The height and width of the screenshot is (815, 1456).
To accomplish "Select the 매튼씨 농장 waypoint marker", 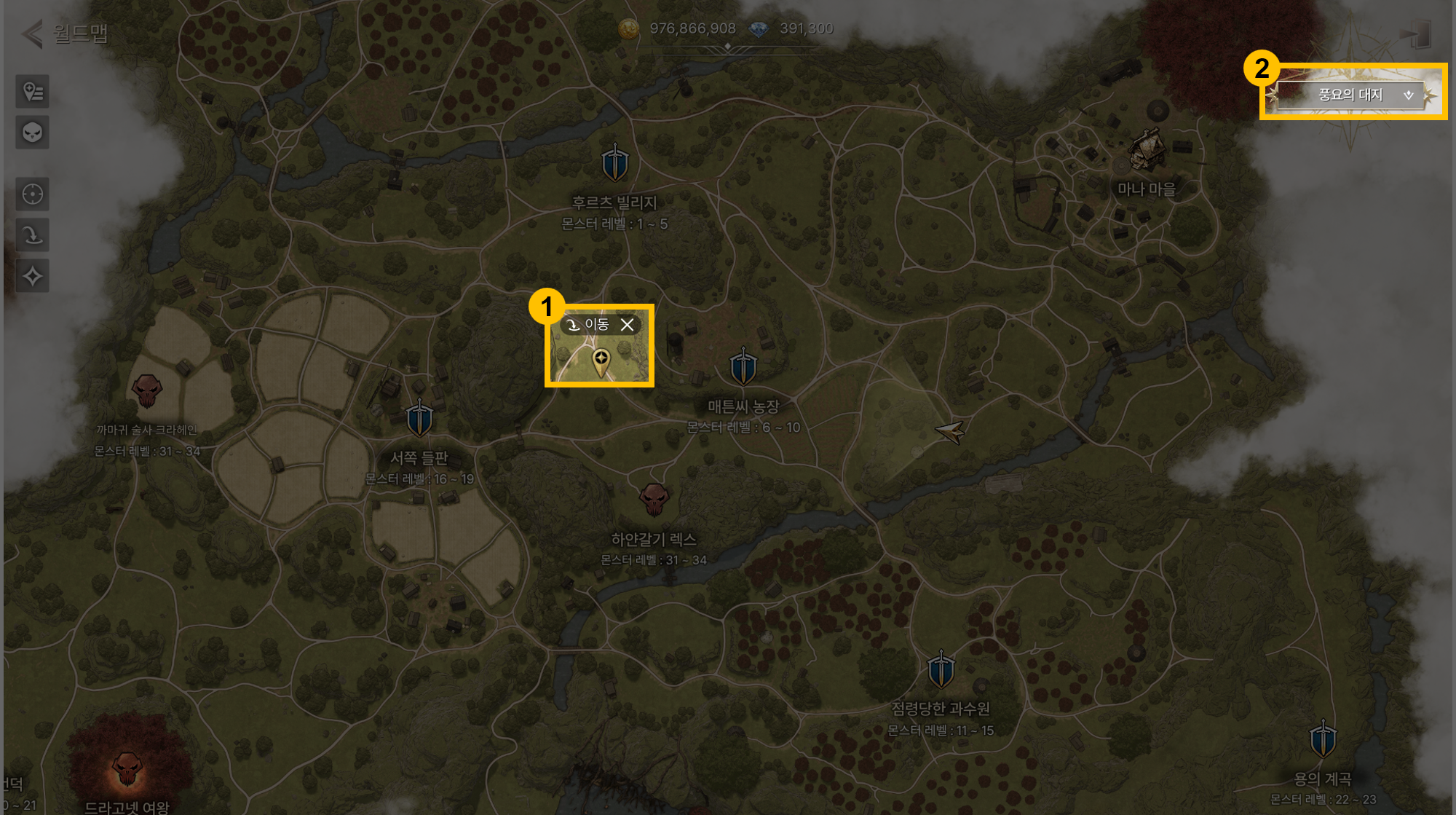I will [743, 366].
